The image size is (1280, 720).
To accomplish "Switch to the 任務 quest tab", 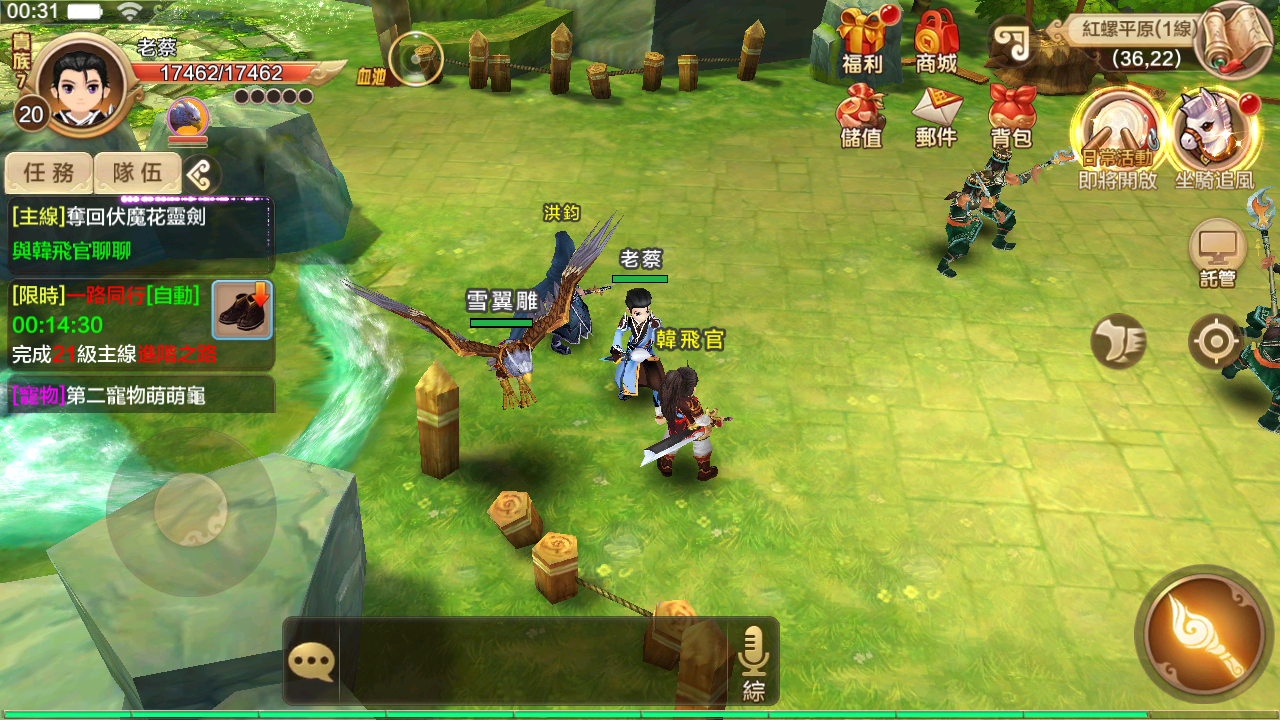I will (x=49, y=173).
